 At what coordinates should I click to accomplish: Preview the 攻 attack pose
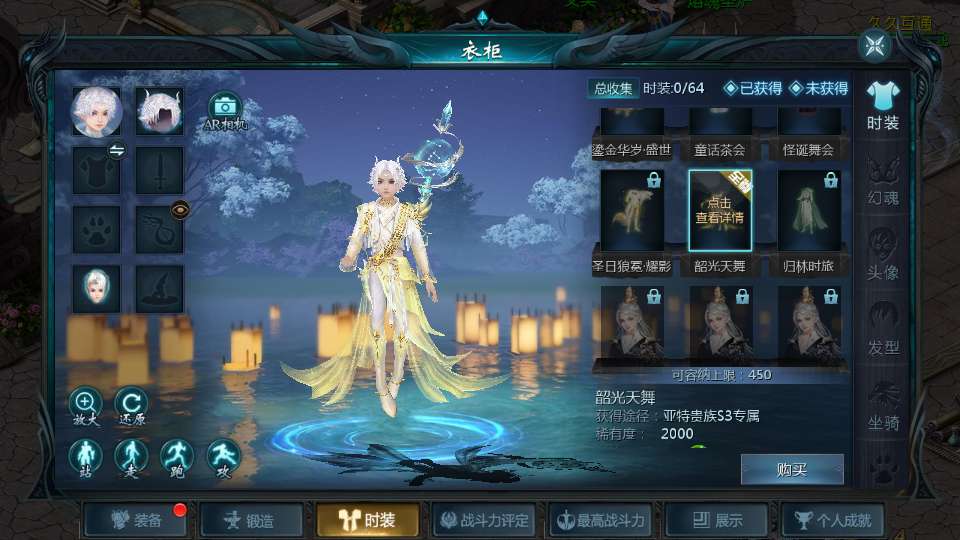pos(223,458)
